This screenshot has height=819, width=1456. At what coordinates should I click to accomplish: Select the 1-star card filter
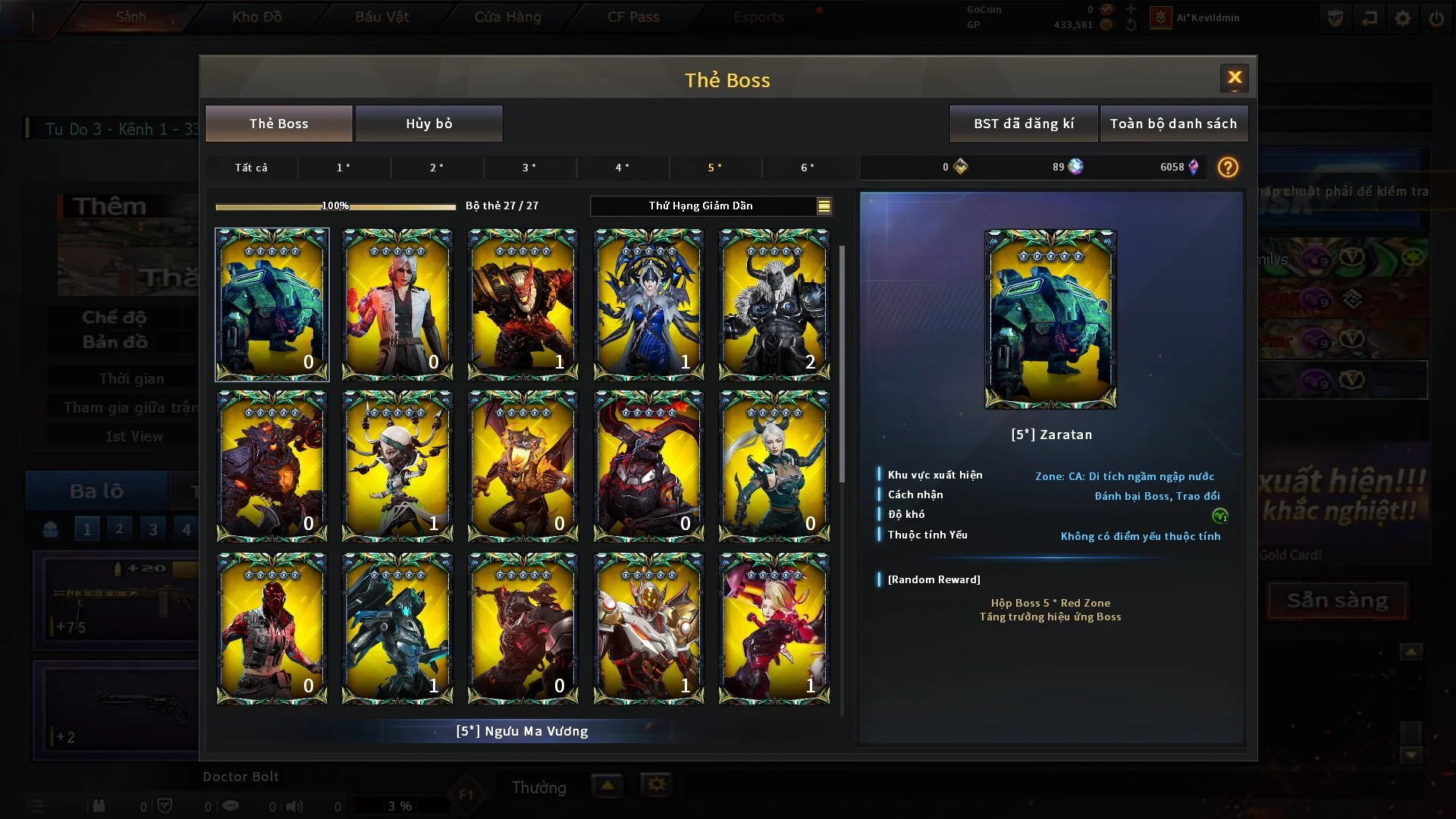tap(344, 168)
